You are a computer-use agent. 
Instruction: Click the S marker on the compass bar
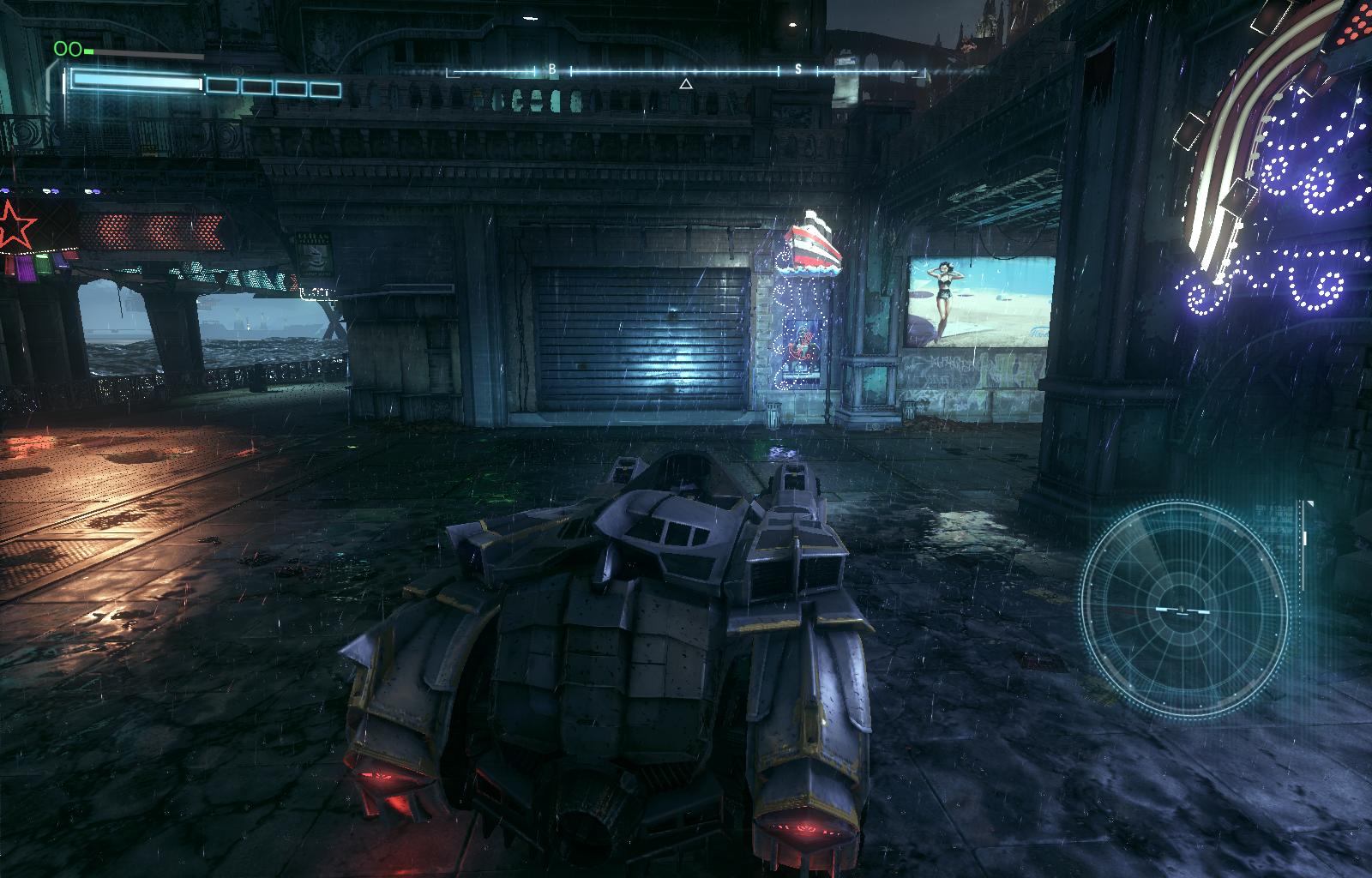798,69
